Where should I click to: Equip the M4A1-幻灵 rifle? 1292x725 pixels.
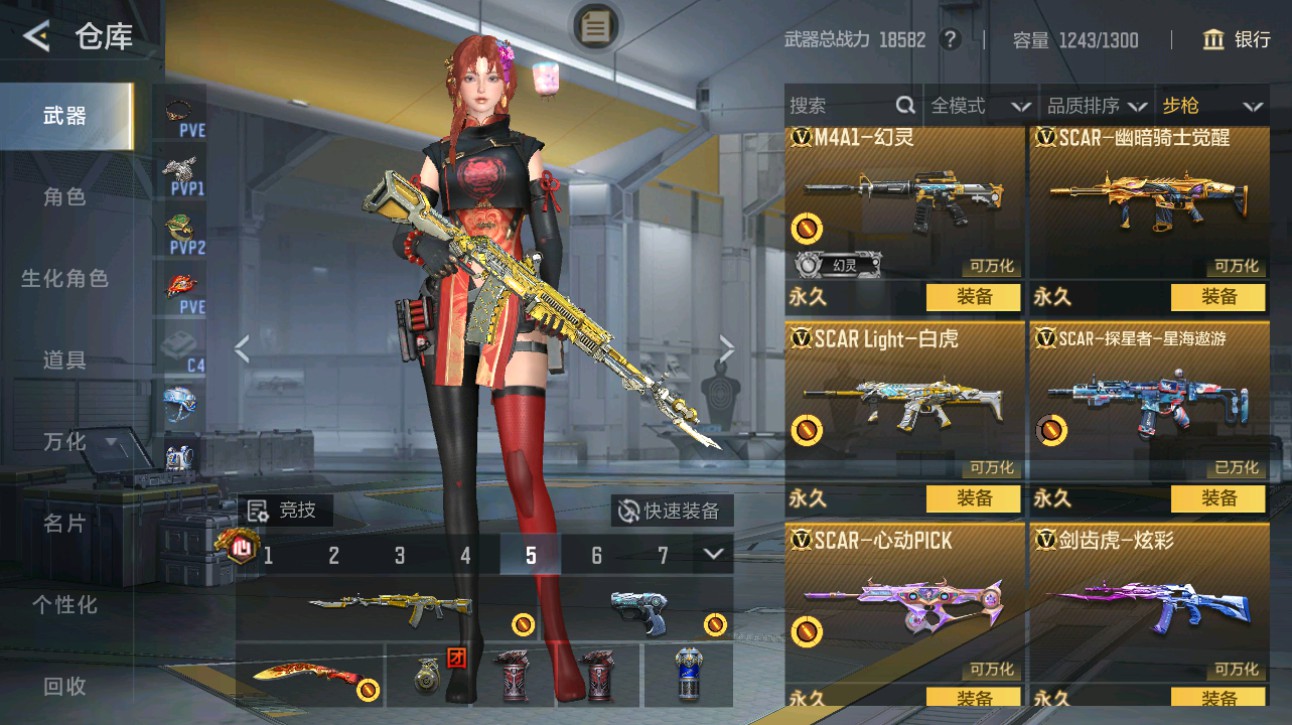pyautogui.click(x=973, y=297)
